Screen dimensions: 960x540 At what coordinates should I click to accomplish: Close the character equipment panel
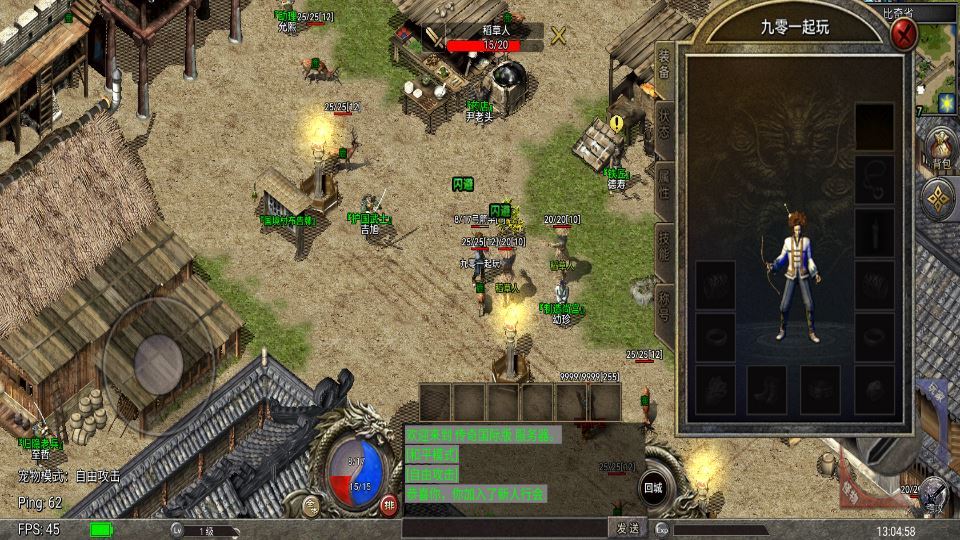click(905, 35)
